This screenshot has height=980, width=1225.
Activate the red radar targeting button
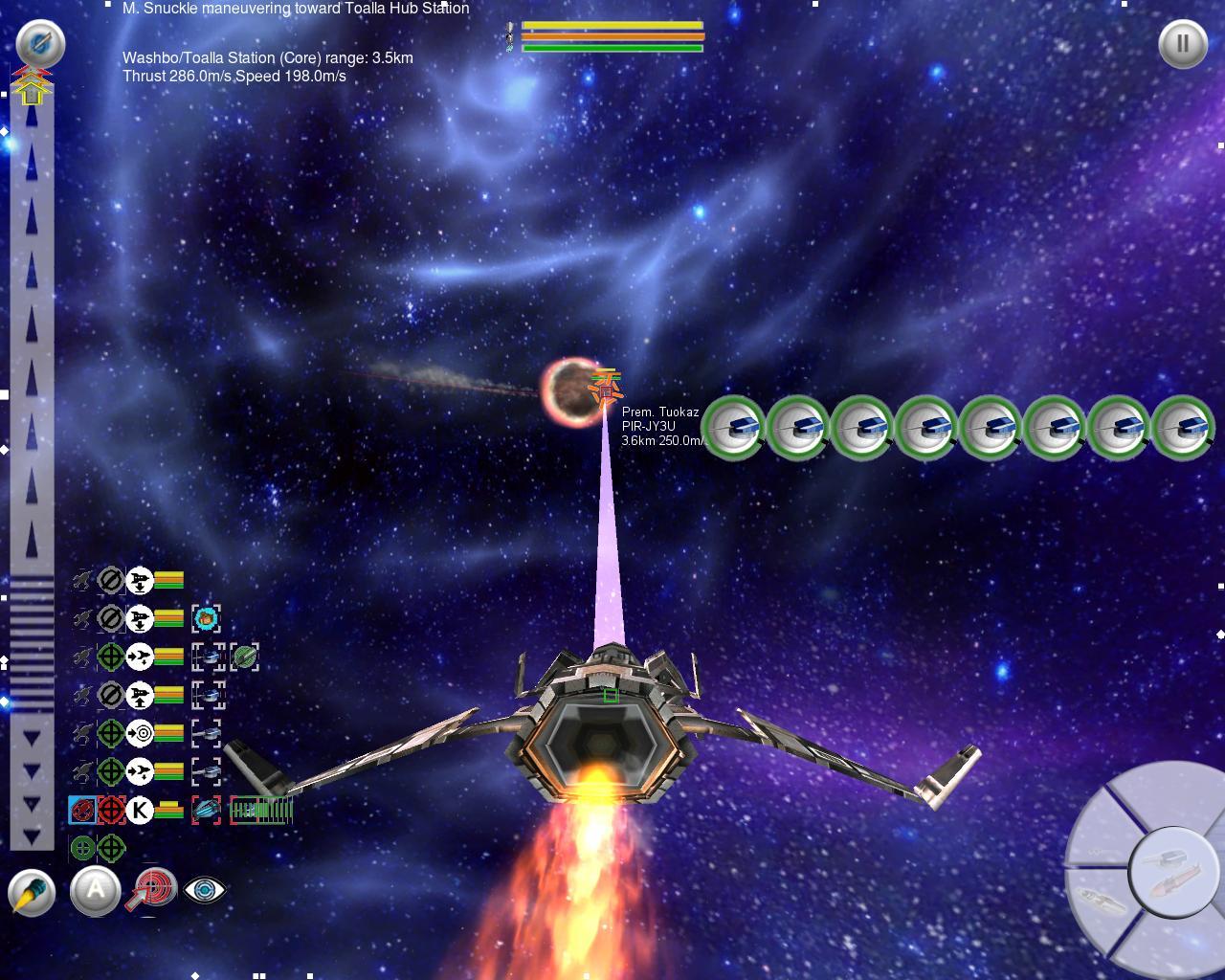coord(153,889)
